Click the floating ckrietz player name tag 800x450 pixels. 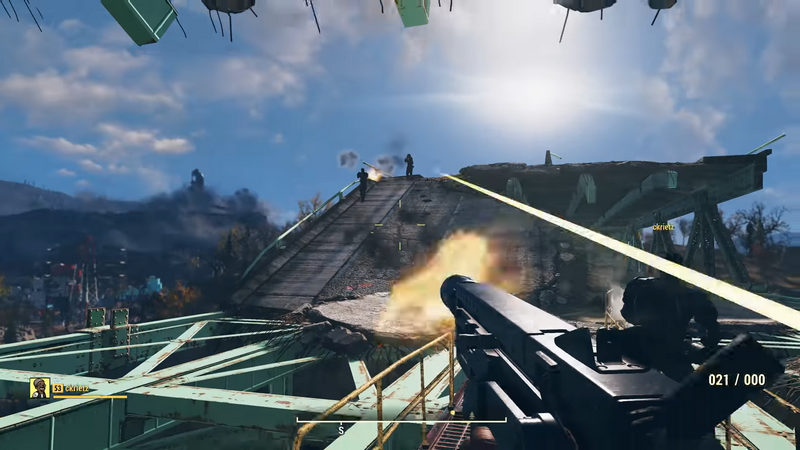(x=663, y=228)
